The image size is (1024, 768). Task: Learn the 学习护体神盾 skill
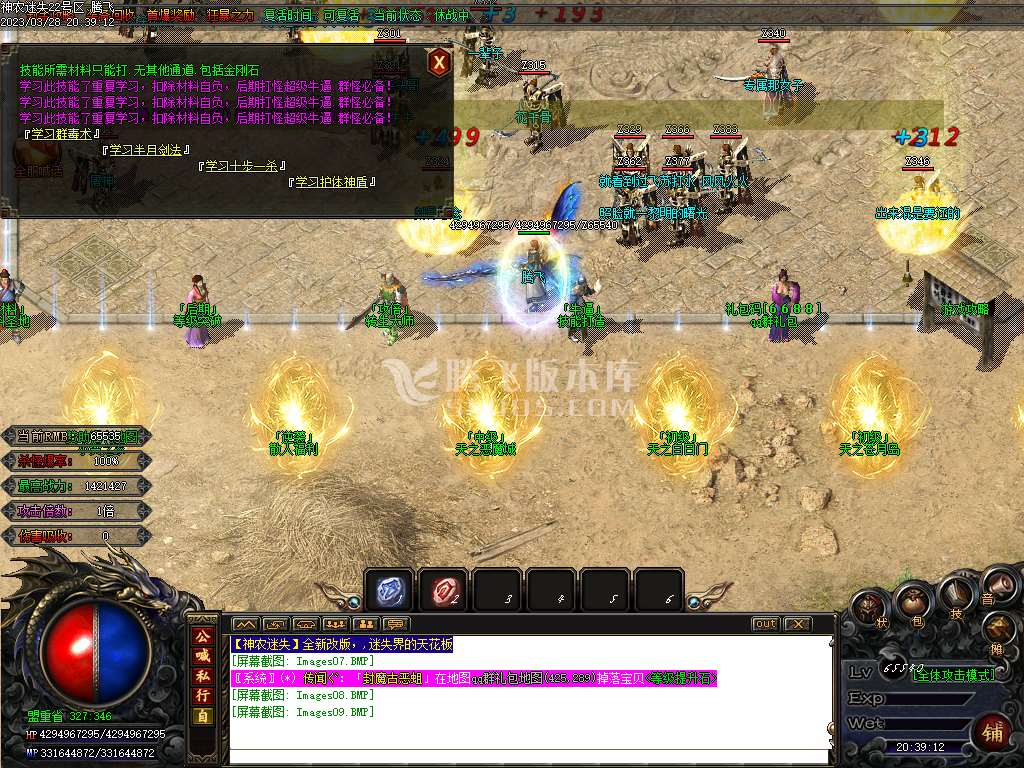coord(331,182)
